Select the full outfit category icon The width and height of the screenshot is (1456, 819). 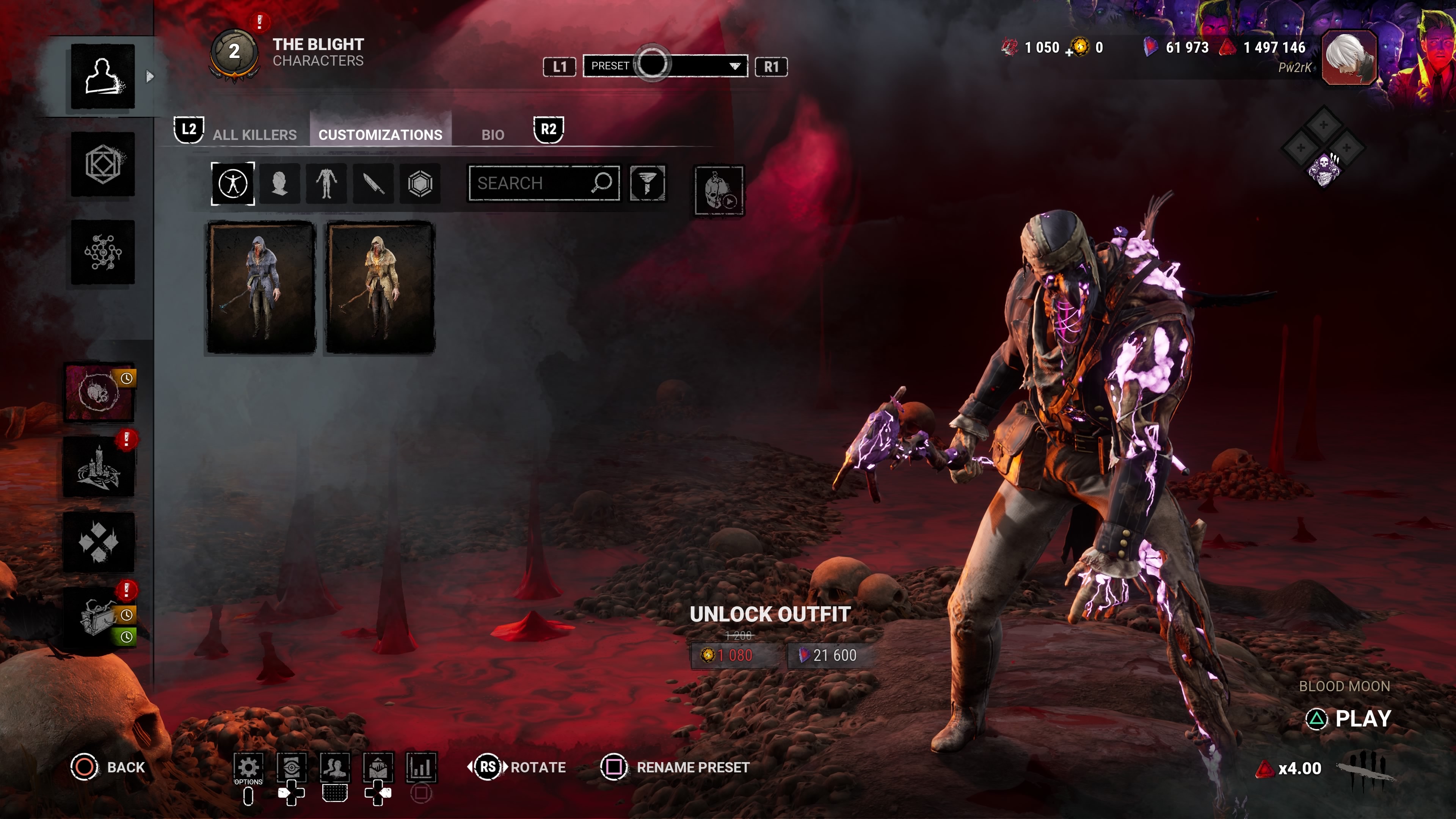coord(233,184)
